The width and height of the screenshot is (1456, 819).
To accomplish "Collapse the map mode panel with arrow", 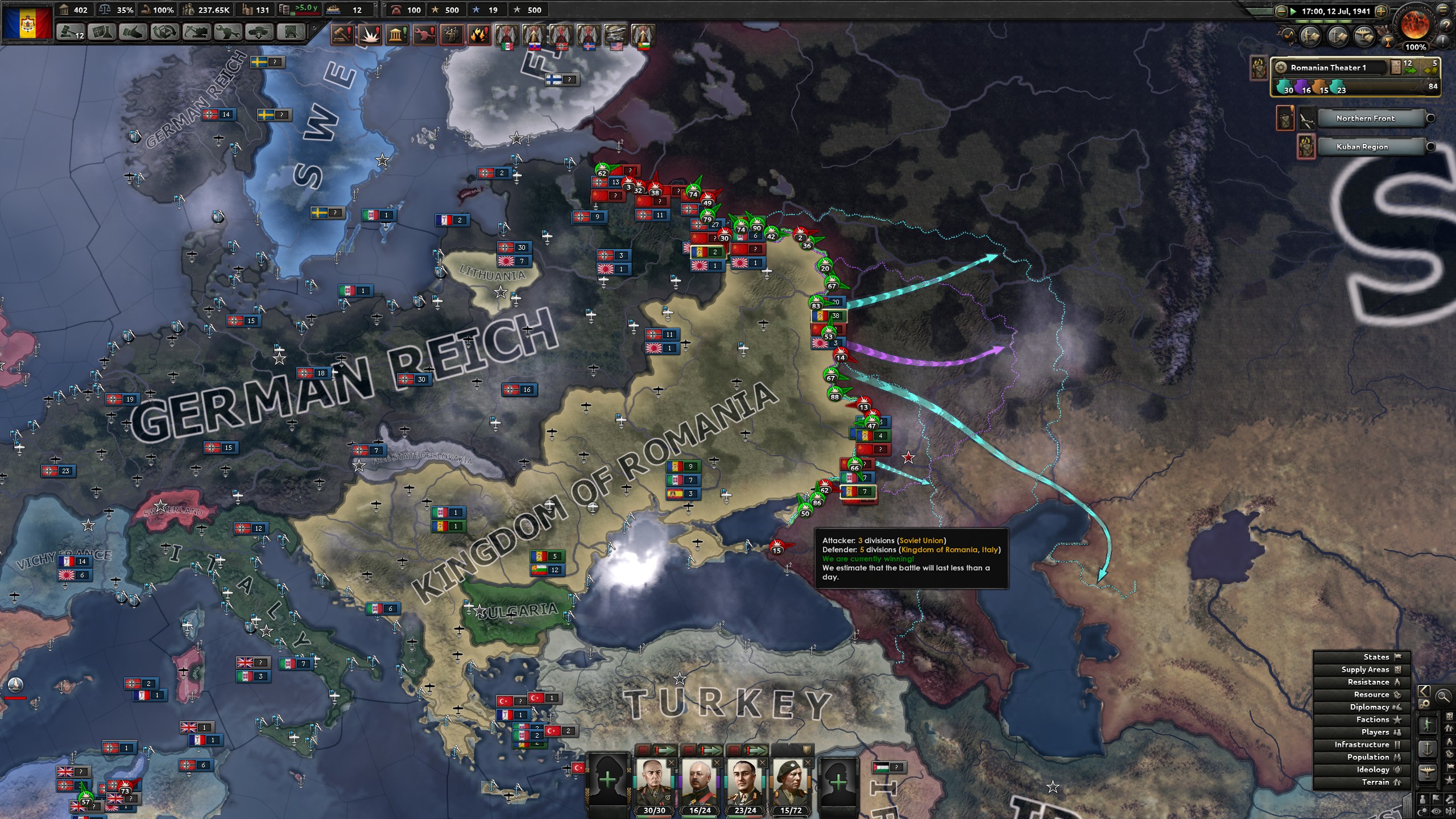I will (1424, 692).
